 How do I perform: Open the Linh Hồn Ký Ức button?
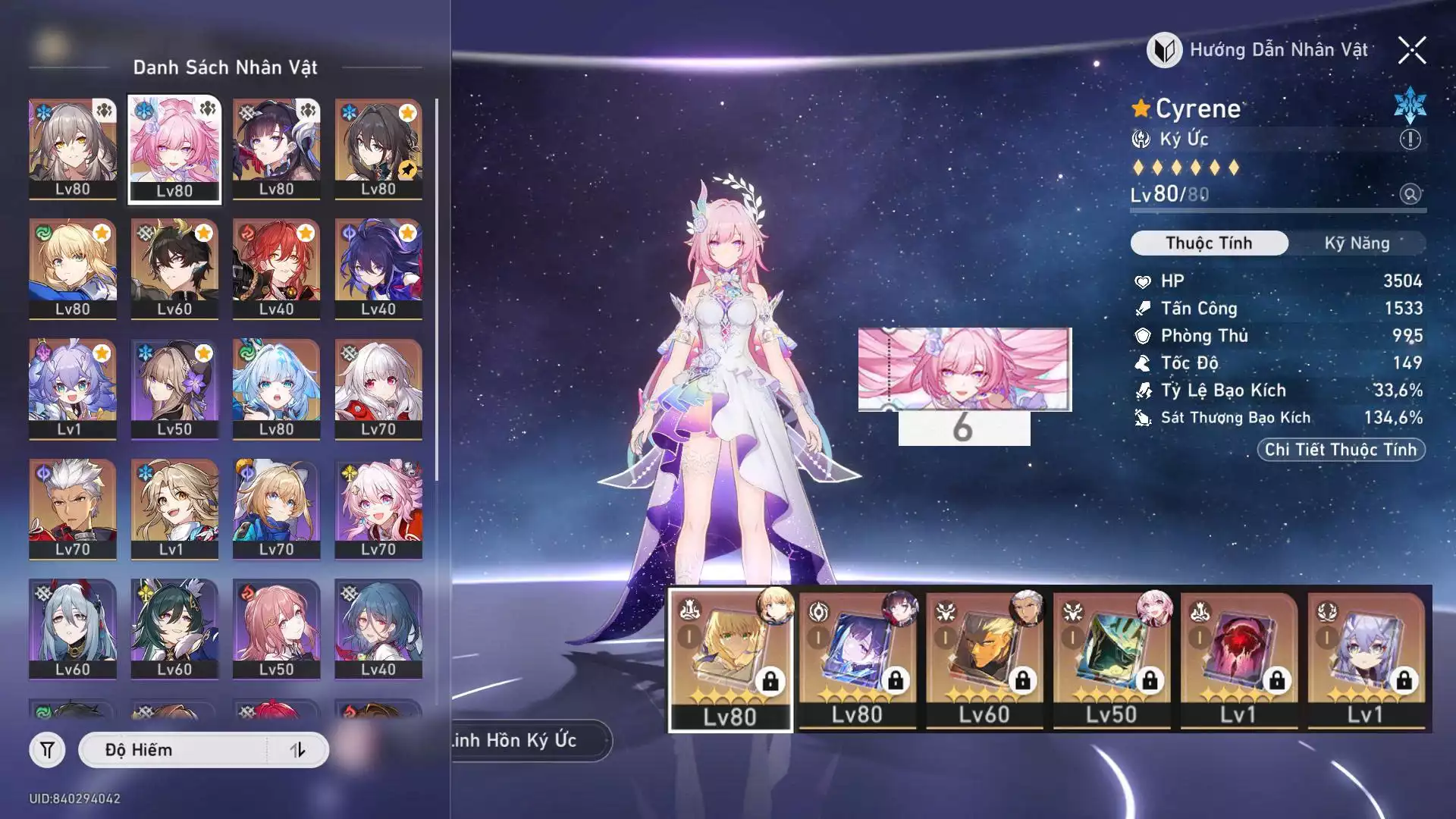point(523,740)
